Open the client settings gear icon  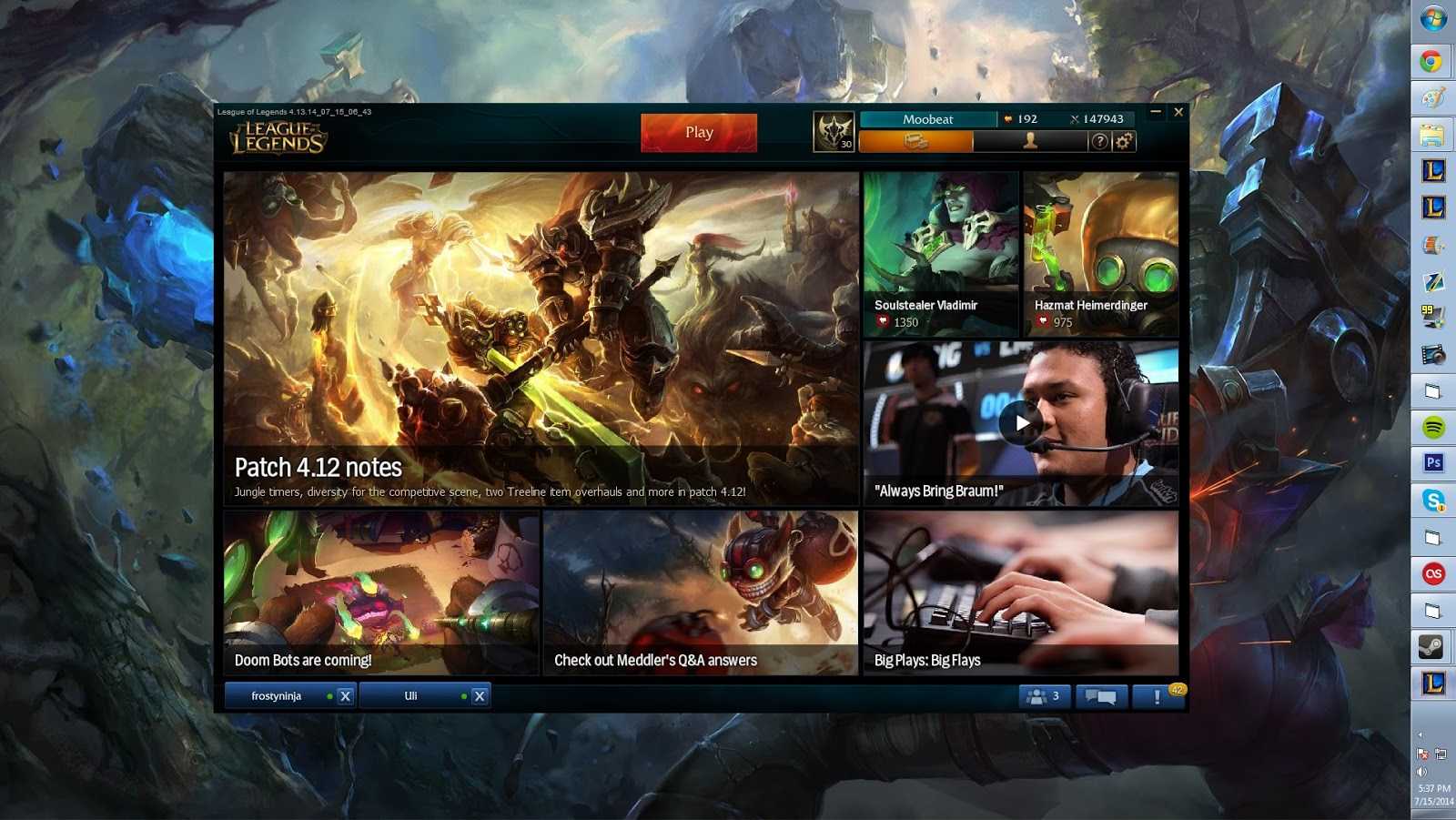1123,141
